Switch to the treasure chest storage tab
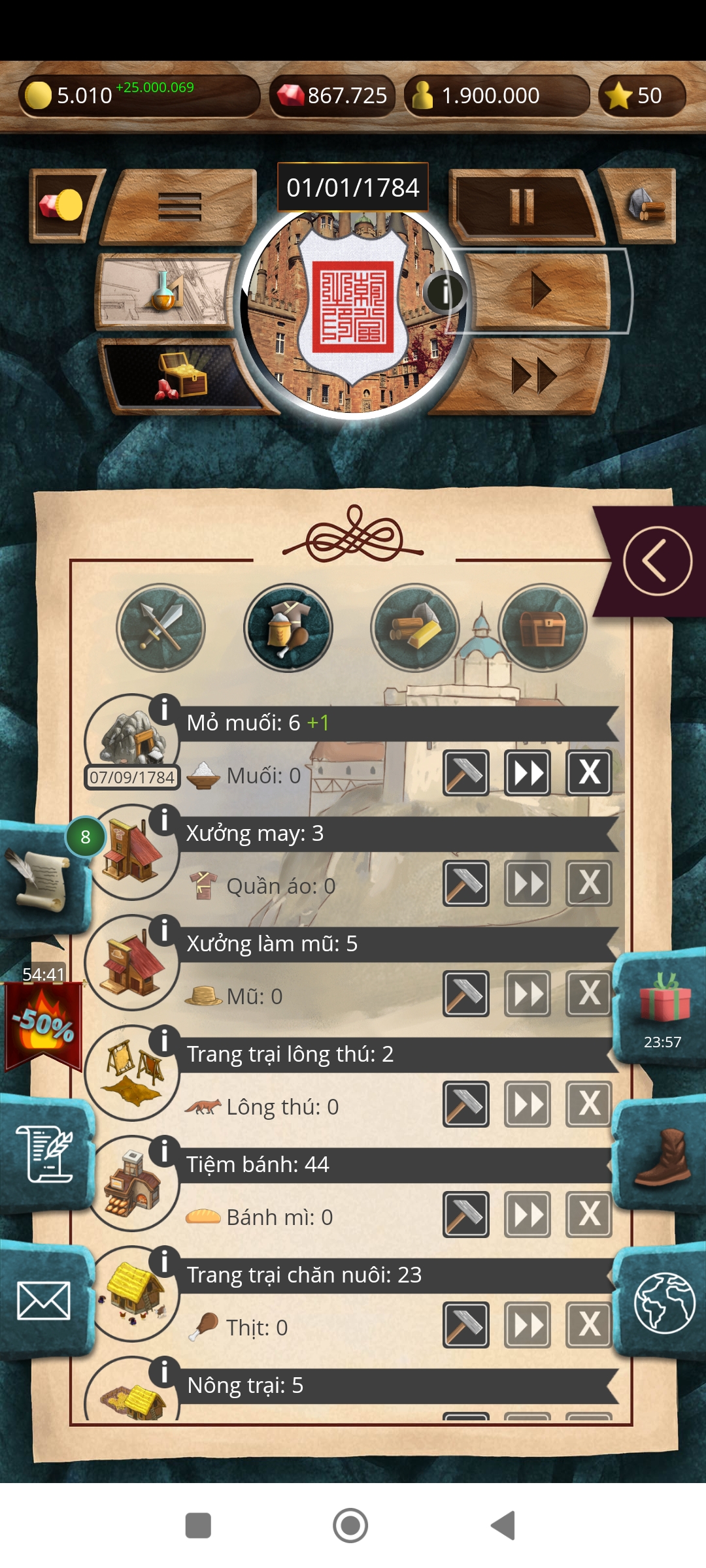Image resolution: width=706 pixels, height=1568 pixels. click(x=542, y=627)
